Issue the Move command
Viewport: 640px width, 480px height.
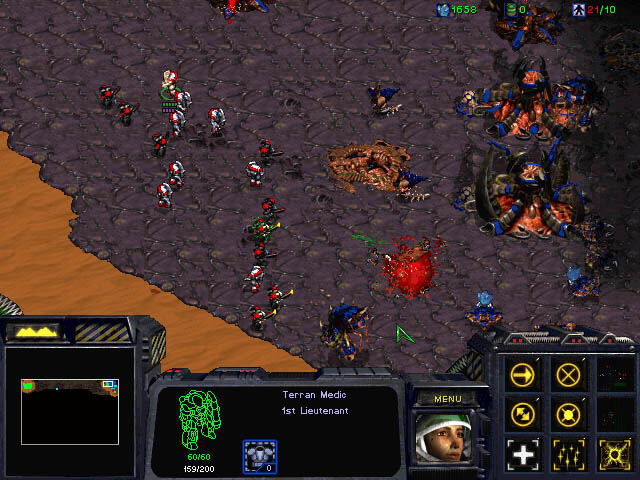tap(523, 375)
